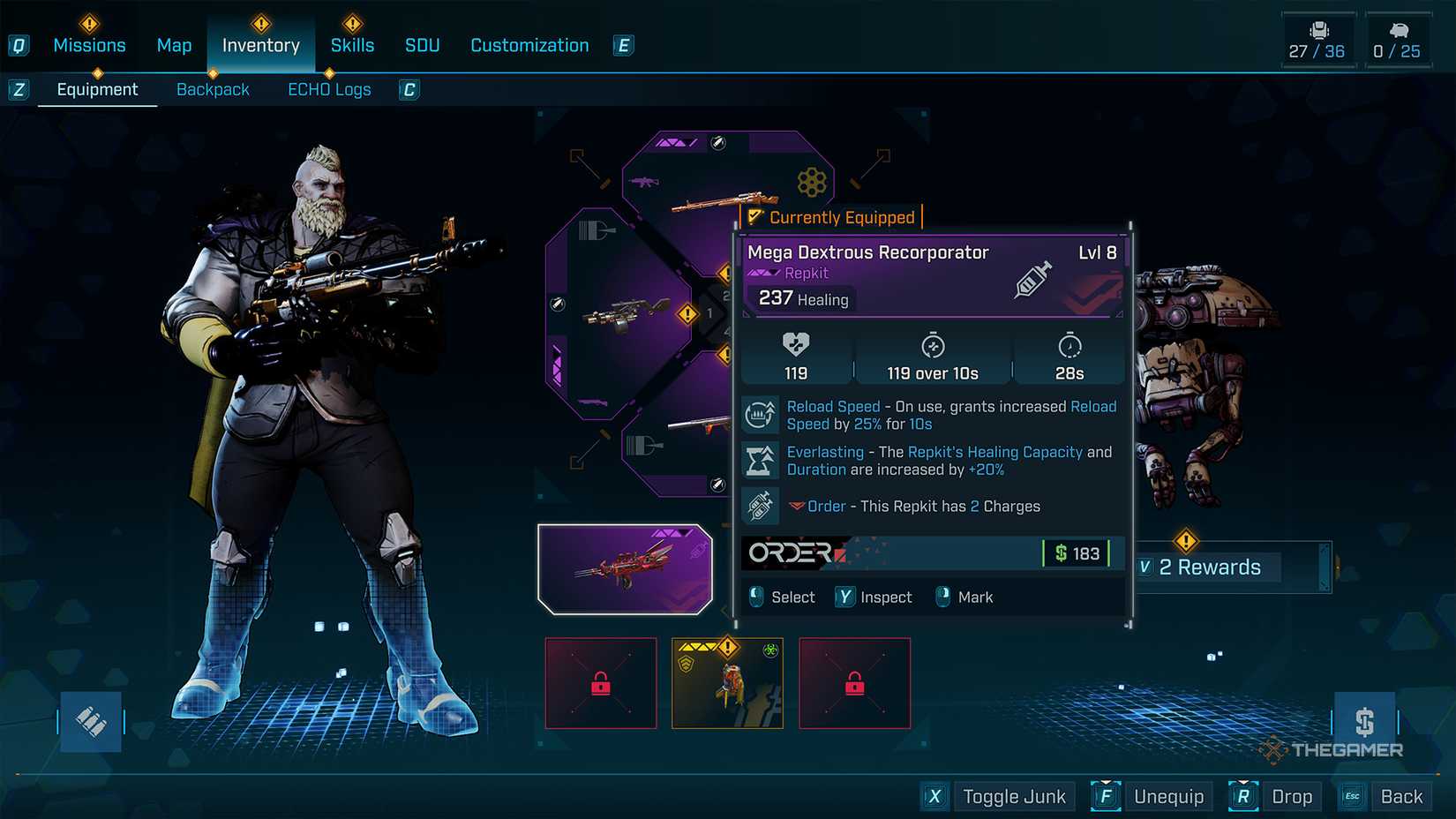Click the healing capacity icon above 119
The height and width of the screenshot is (819, 1456).
(x=796, y=345)
